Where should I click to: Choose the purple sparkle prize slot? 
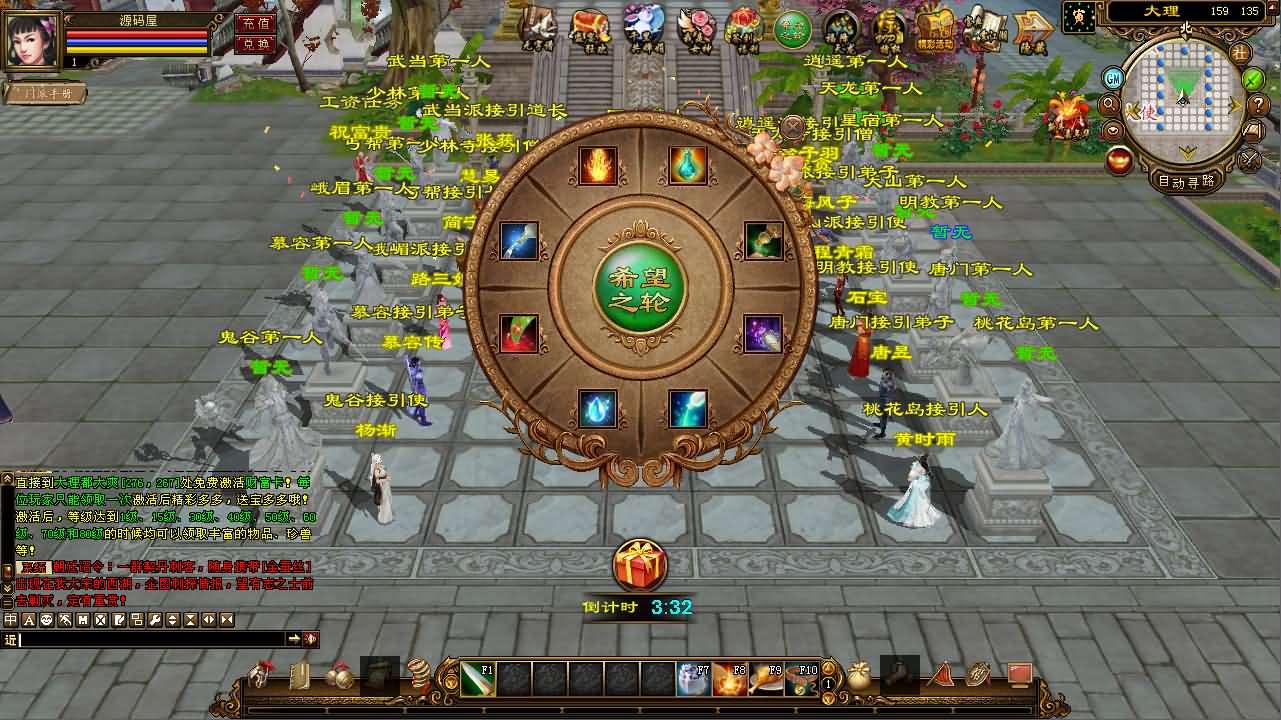click(763, 333)
